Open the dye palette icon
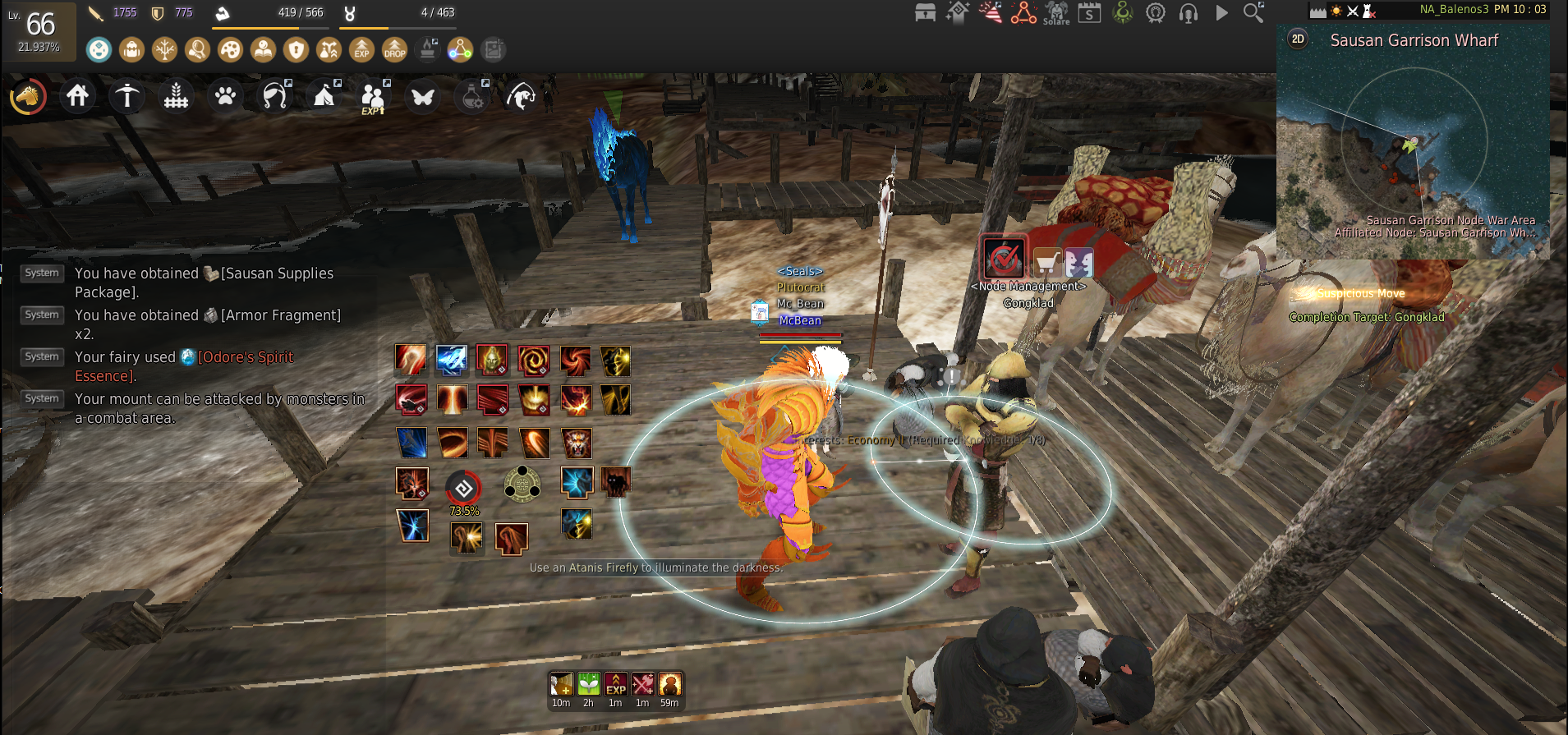The height and width of the screenshot is (735, 1568). (231, 50)
